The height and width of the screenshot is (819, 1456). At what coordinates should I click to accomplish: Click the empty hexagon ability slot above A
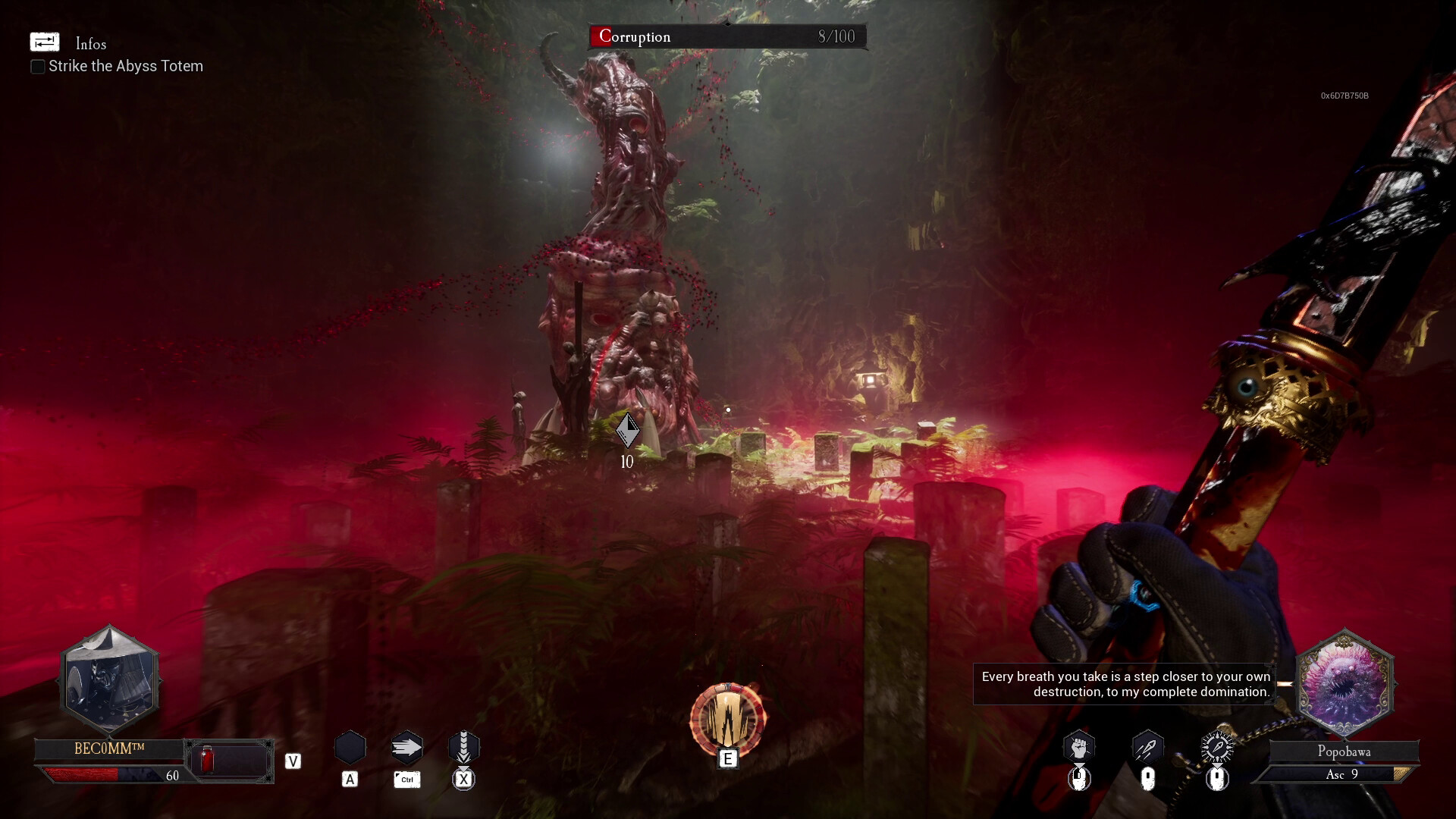pyautogui.click(x=350, y=747)
